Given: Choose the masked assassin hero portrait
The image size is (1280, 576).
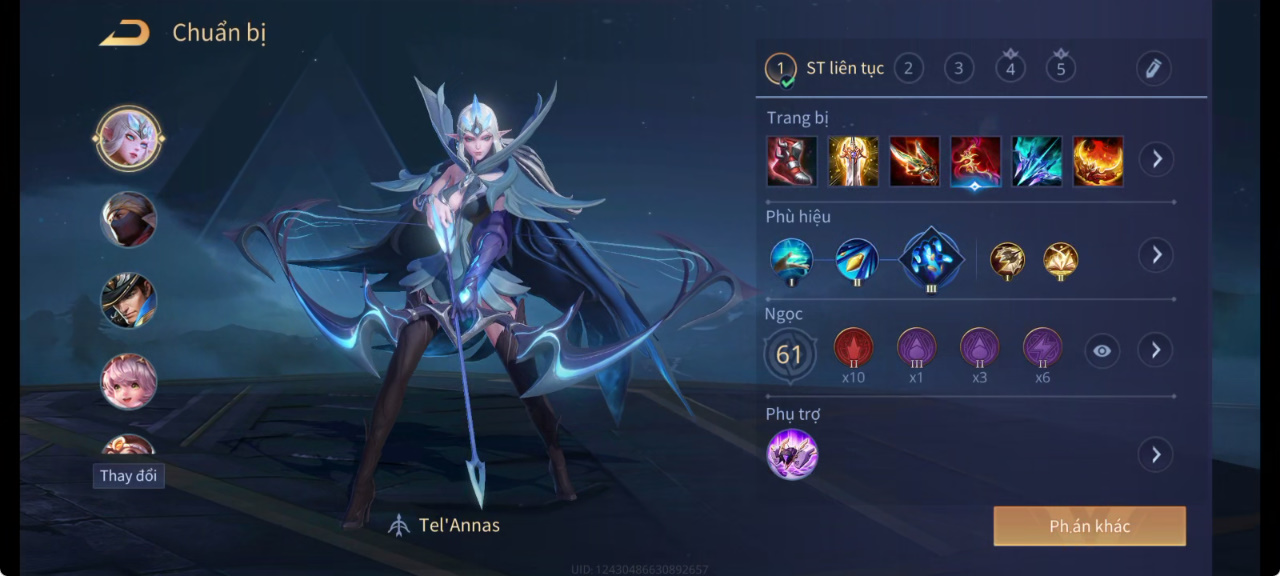Looking at the screenshot, I should pos(129,219).
